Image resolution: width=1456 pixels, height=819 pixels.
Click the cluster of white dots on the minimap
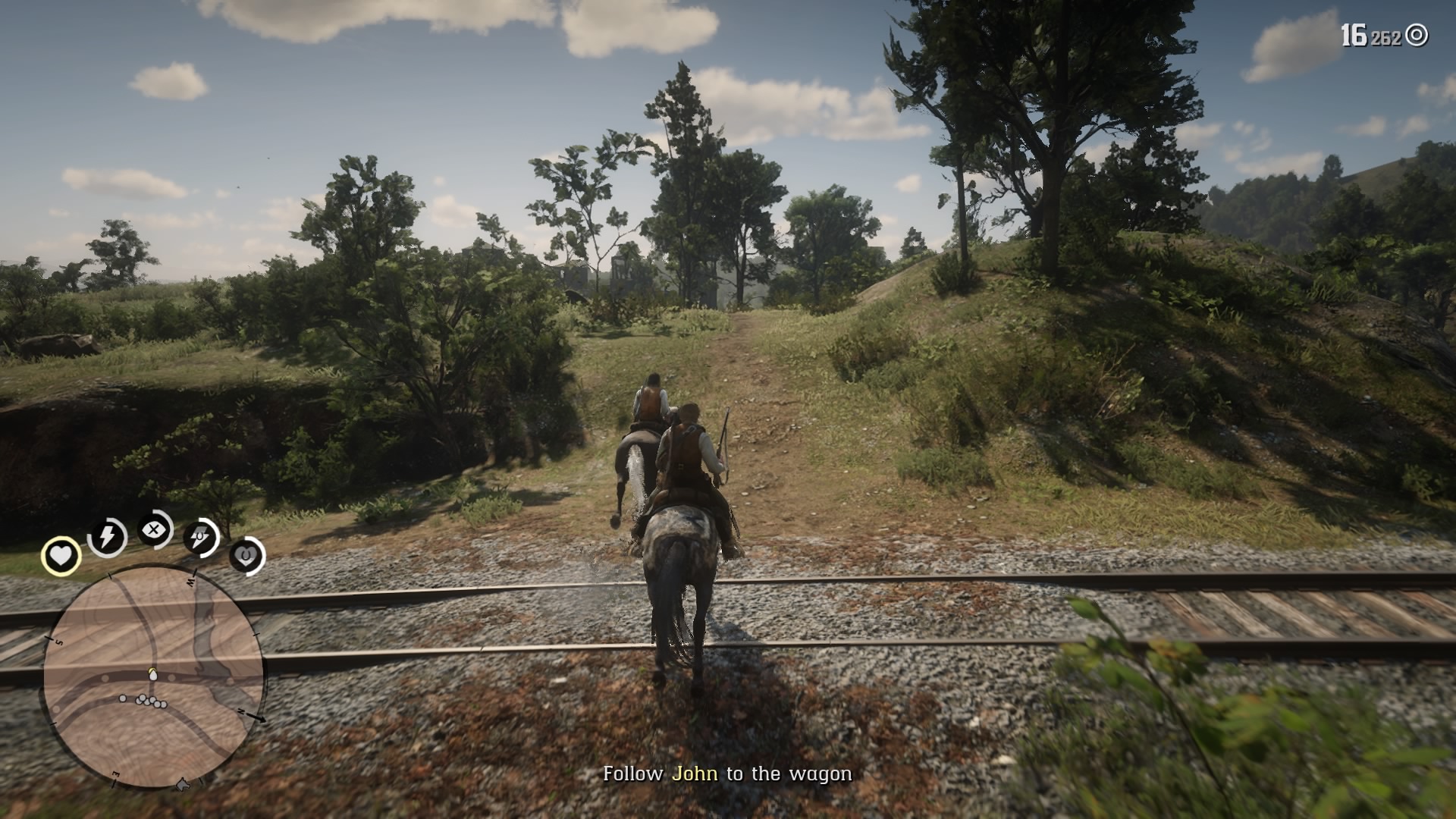[x=149, y=700]
